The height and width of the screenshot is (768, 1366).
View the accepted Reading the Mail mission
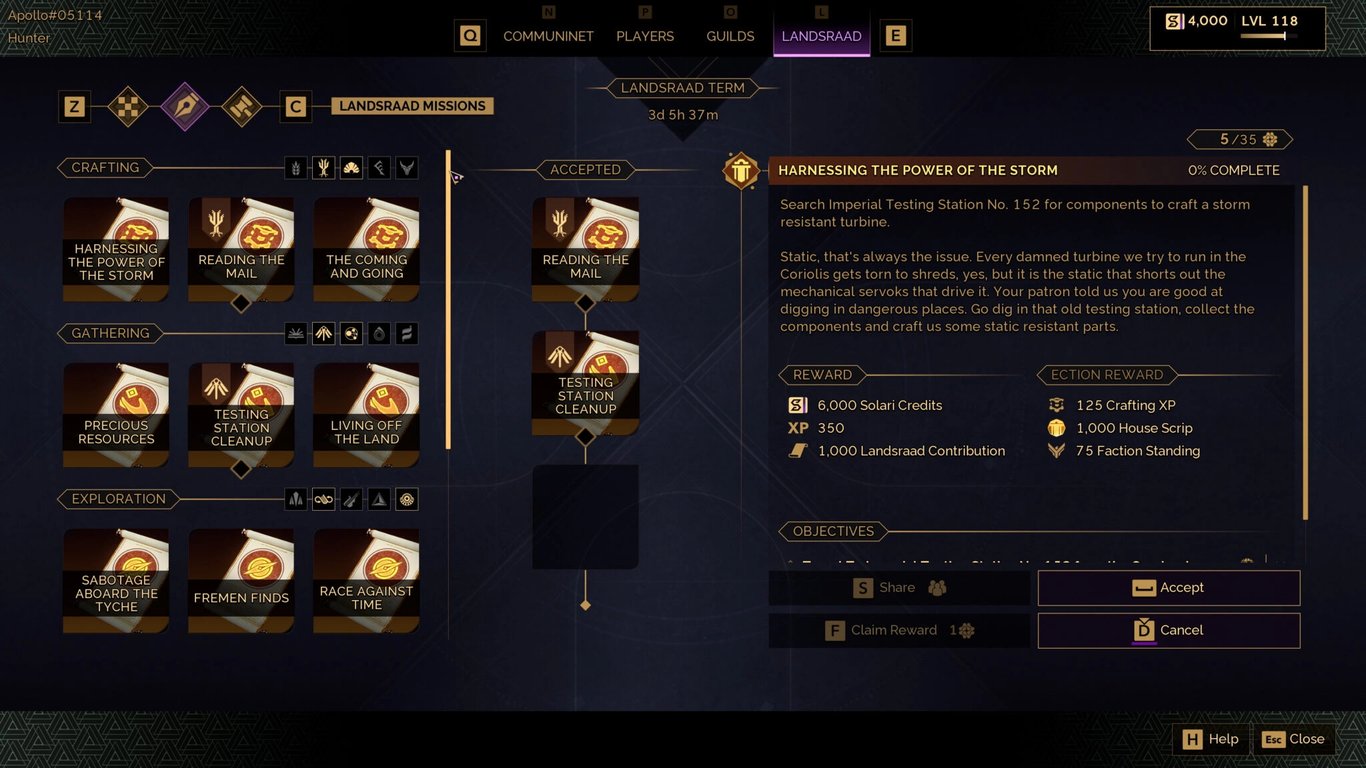click(x=585, y=249)
